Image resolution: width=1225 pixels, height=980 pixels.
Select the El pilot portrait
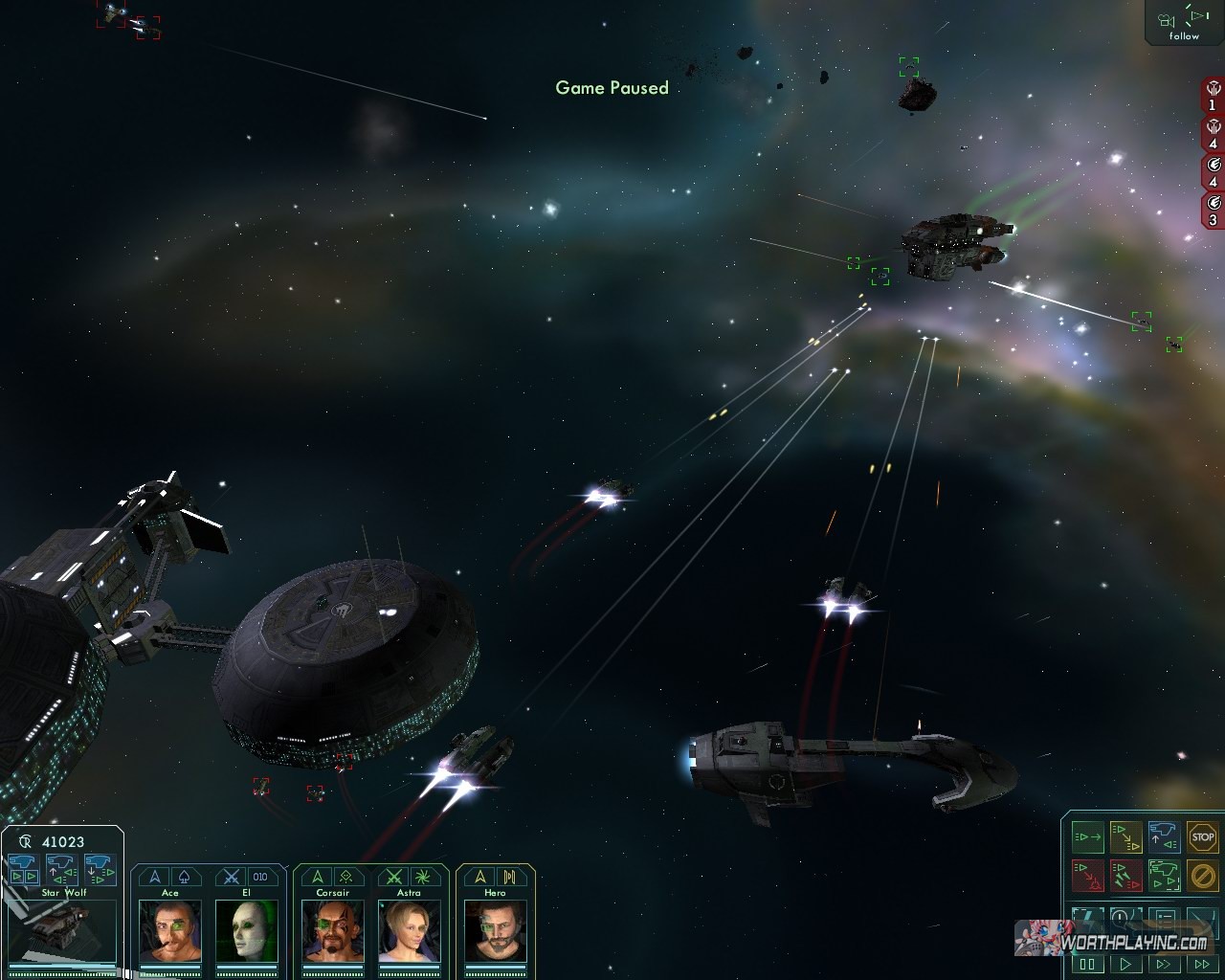(246, 930)
